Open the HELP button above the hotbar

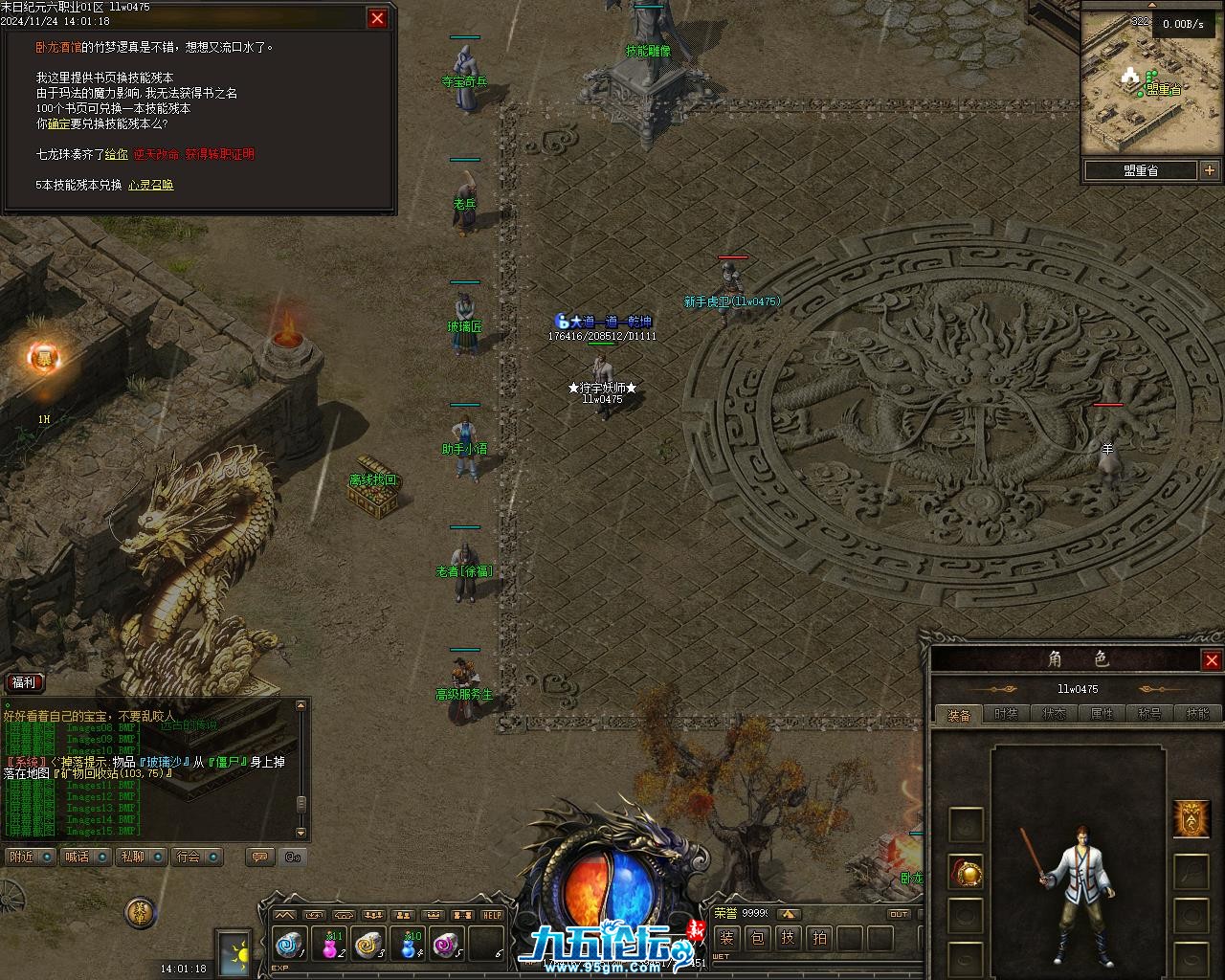[492, 915]
